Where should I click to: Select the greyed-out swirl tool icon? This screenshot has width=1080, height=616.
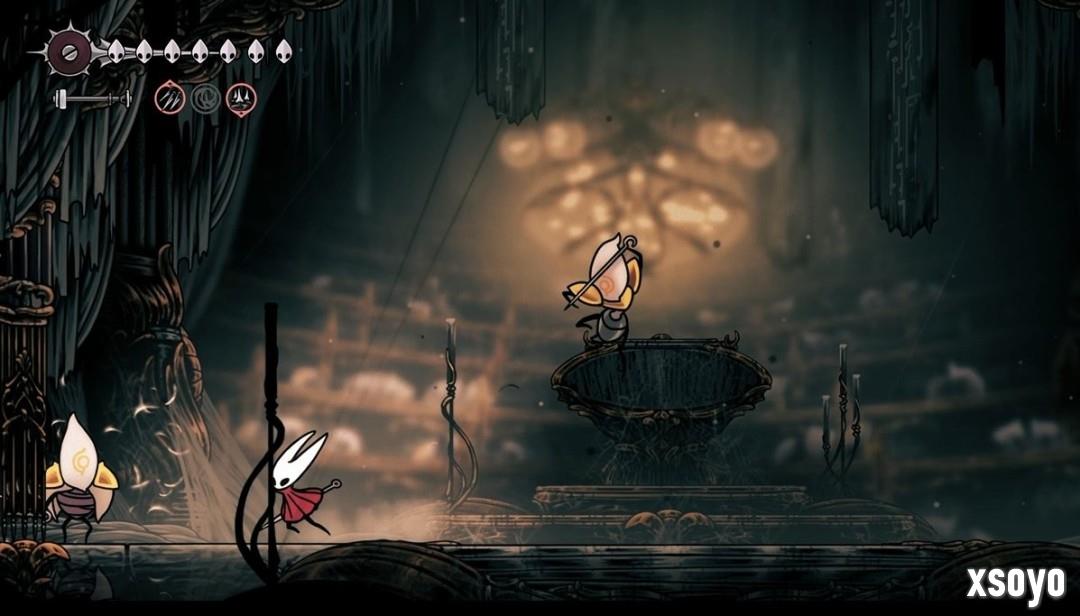click(x=205, y=98)
